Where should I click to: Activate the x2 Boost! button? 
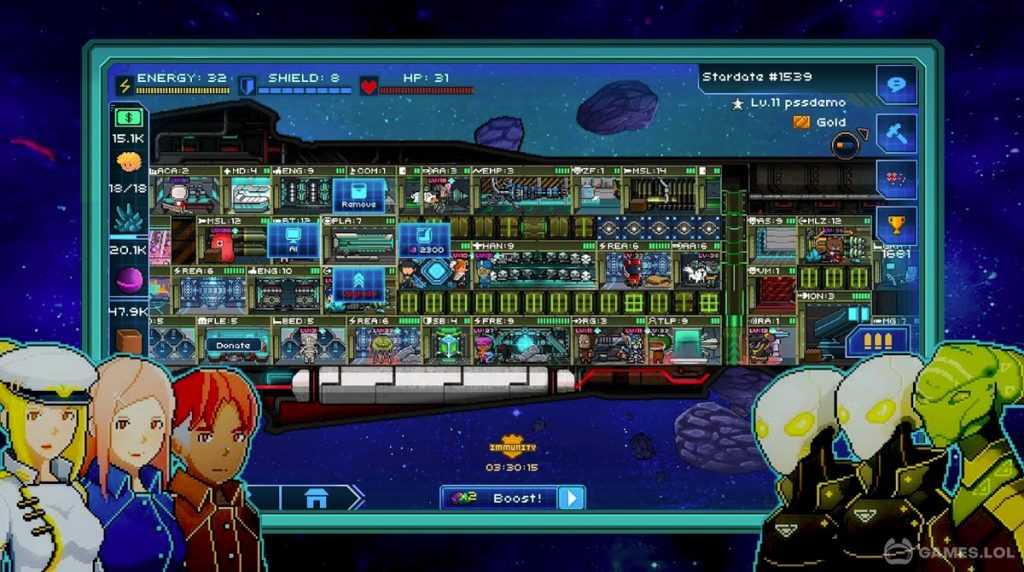point(512,498)
